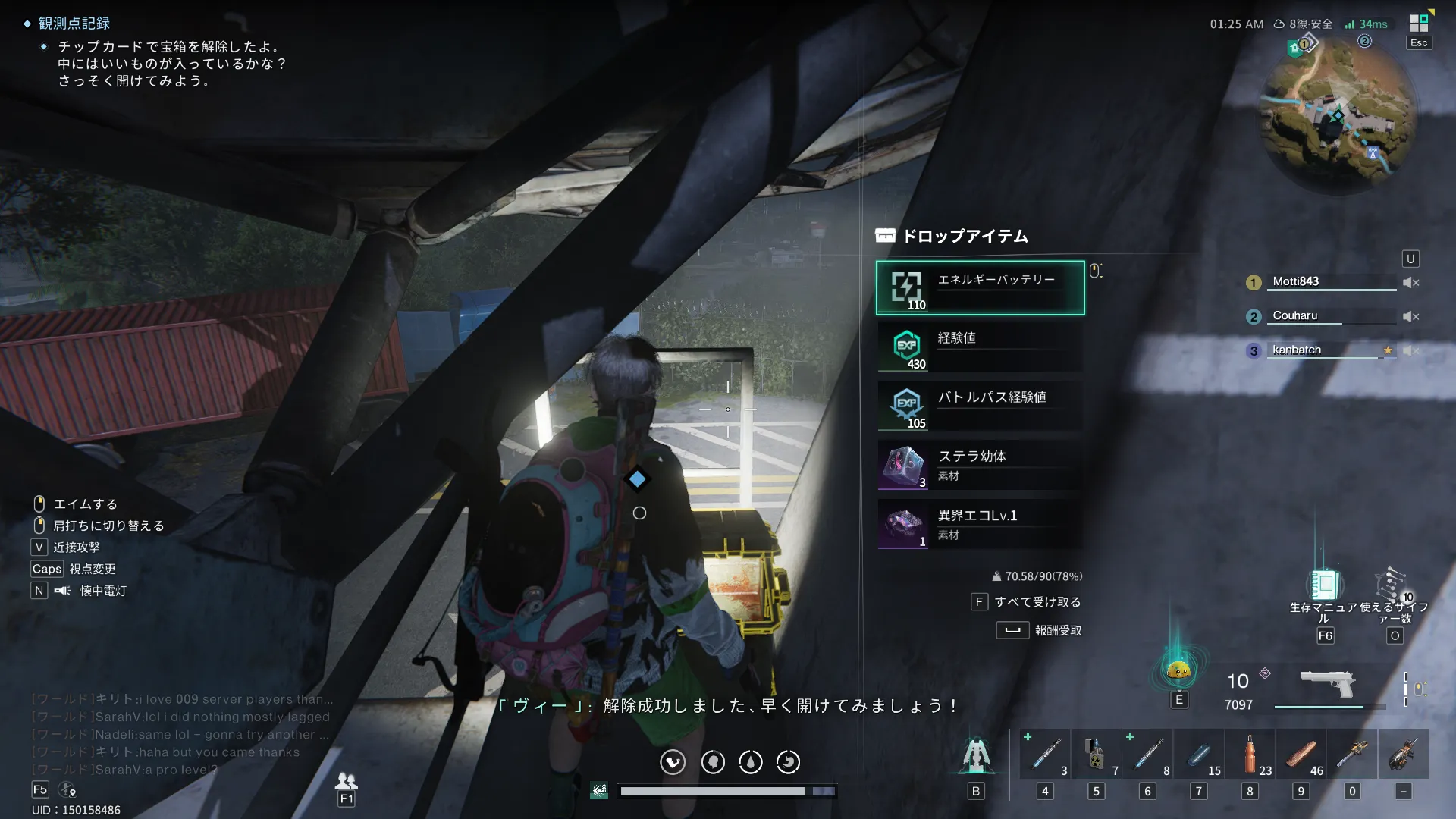Select the エネルギーバッテリー drop item row
The width and height of the screenshot is (1456, 819).
(x=980, y=287)
